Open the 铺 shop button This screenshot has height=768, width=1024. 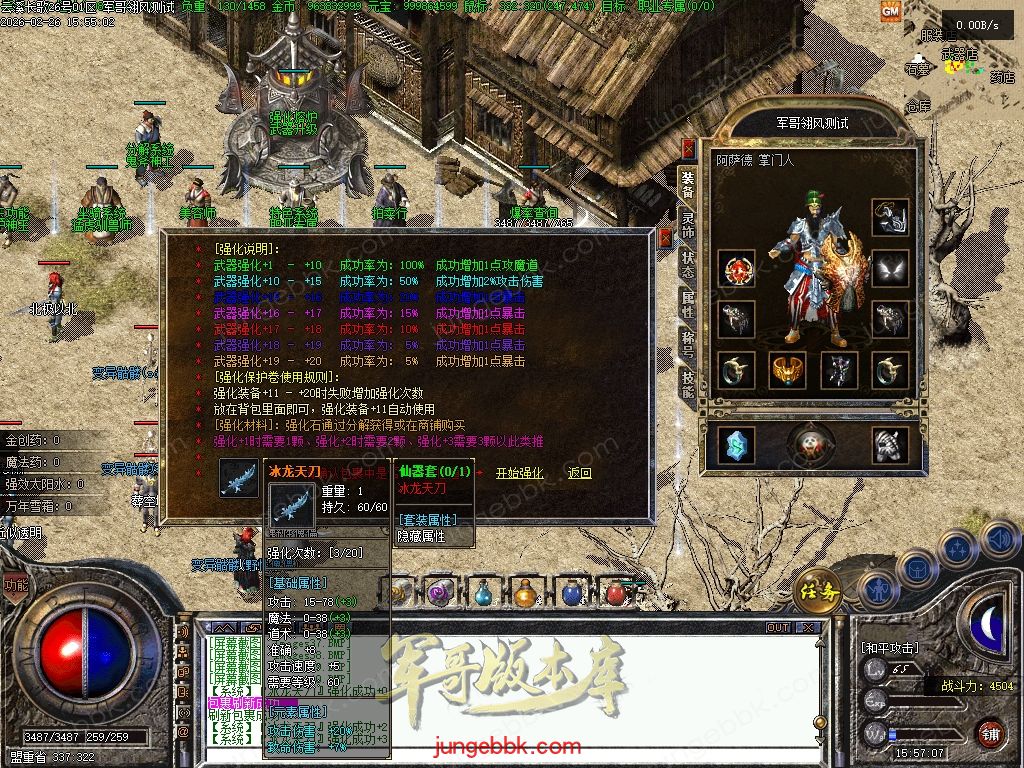point(990,732)
